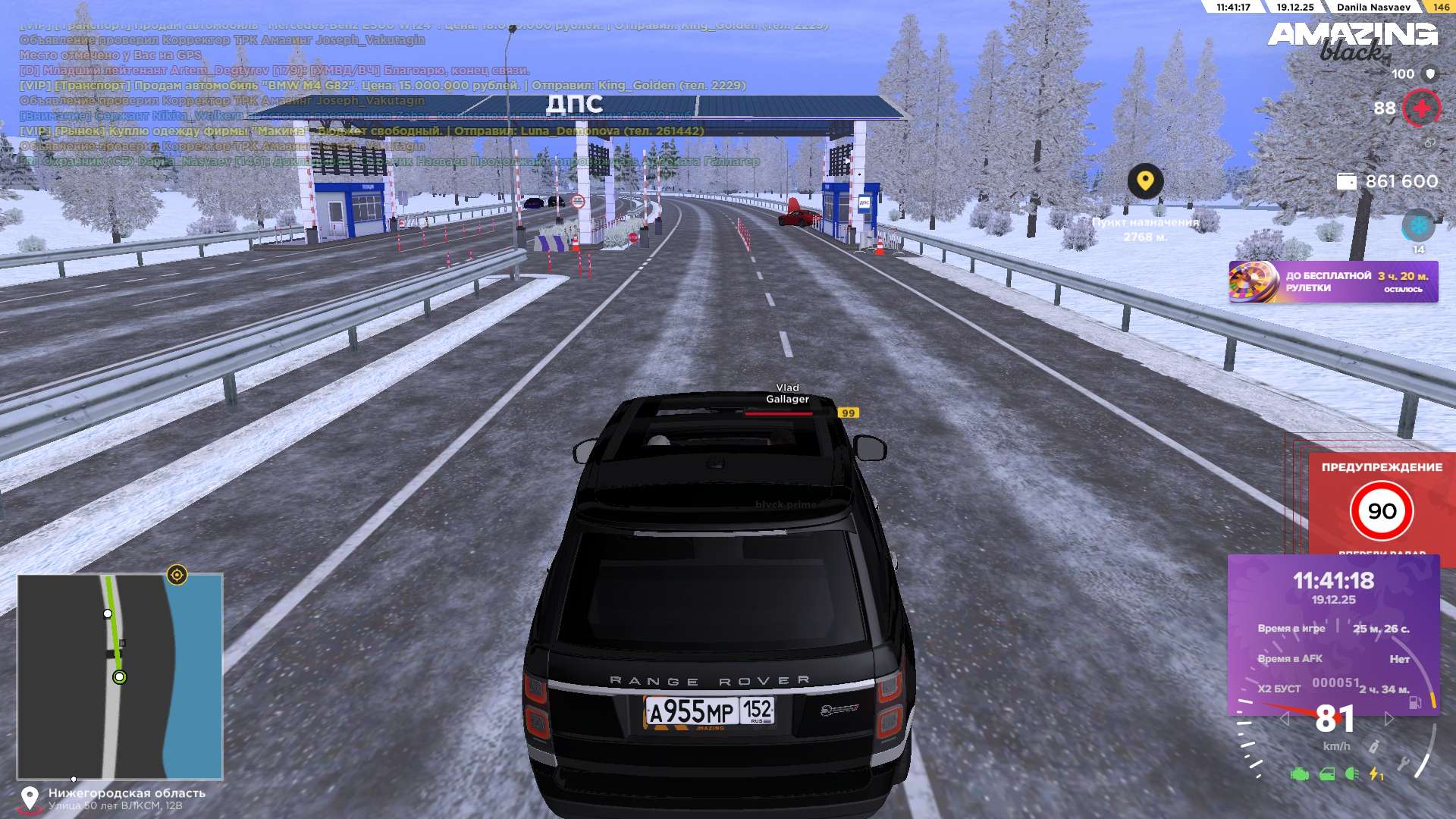Click the green engine status icon
This screenshot has height=819, width=1456.
point(1299,774)
